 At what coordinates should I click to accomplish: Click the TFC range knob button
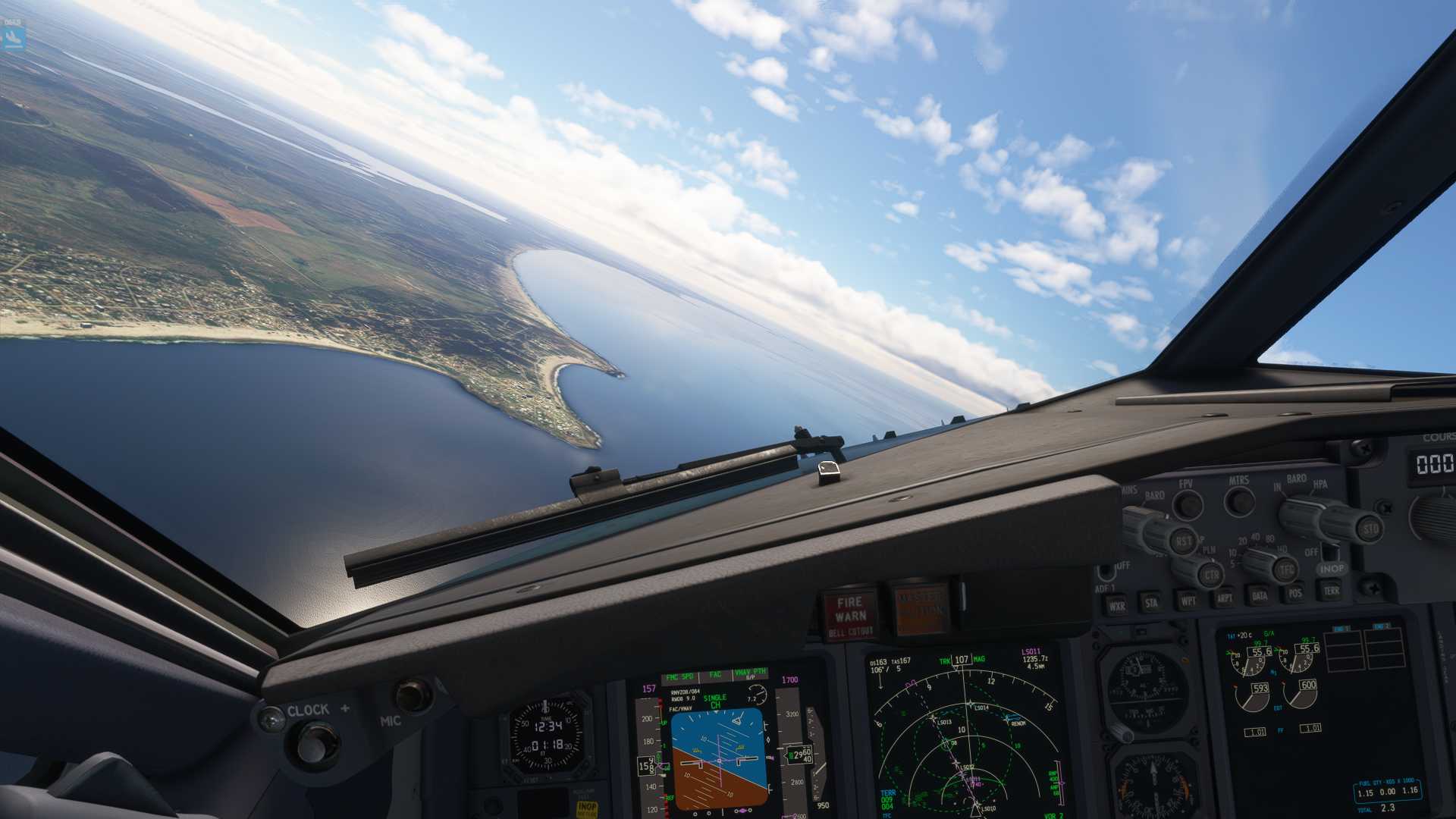[x=1287, y=569]
